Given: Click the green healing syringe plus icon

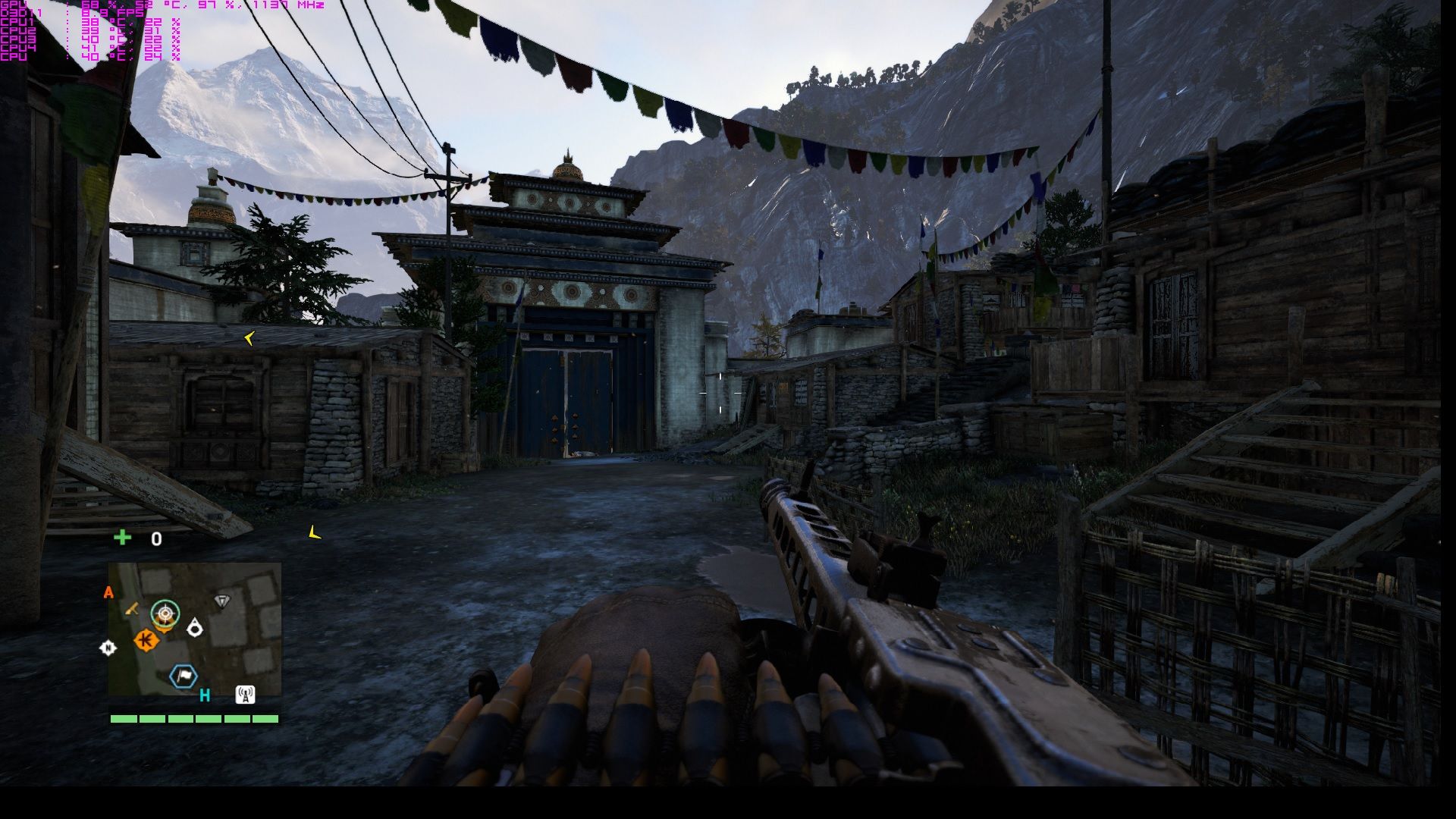Looking at the screenshot, I should coord(122,538).
